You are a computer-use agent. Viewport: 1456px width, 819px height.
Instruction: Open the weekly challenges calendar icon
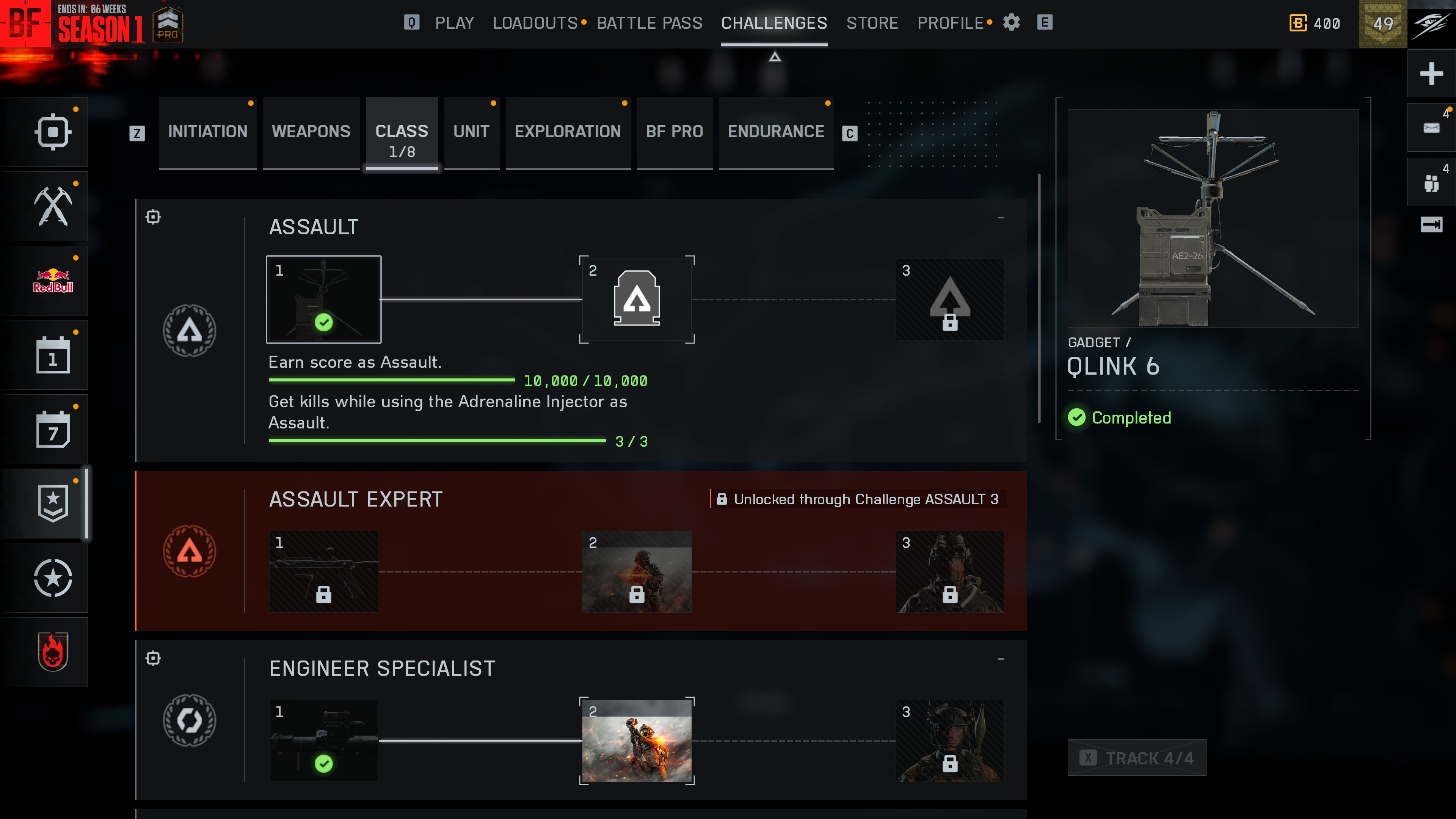coord(53,430)
